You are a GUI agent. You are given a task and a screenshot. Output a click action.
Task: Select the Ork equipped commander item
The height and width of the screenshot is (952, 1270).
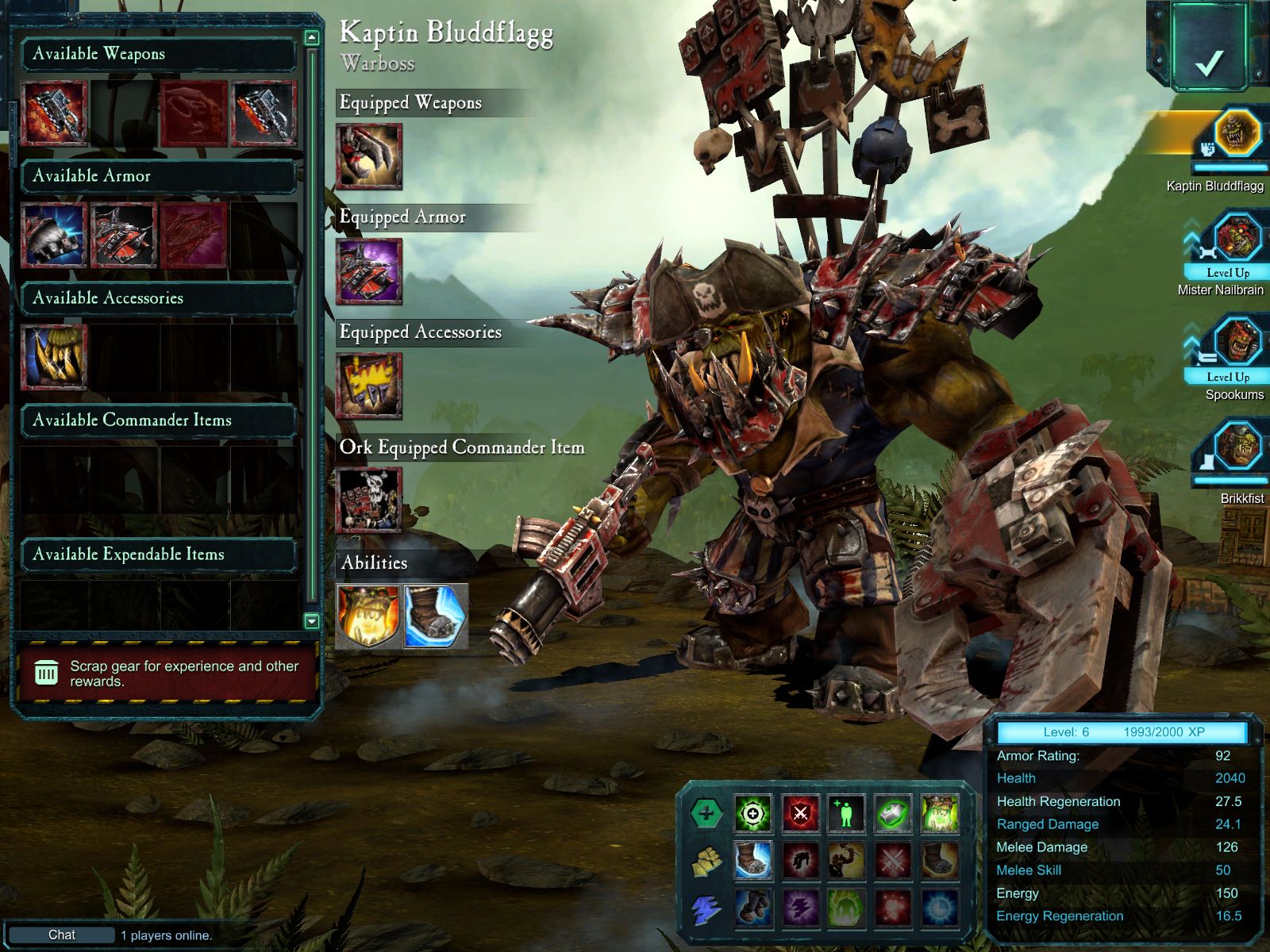(x=369, y=499)
